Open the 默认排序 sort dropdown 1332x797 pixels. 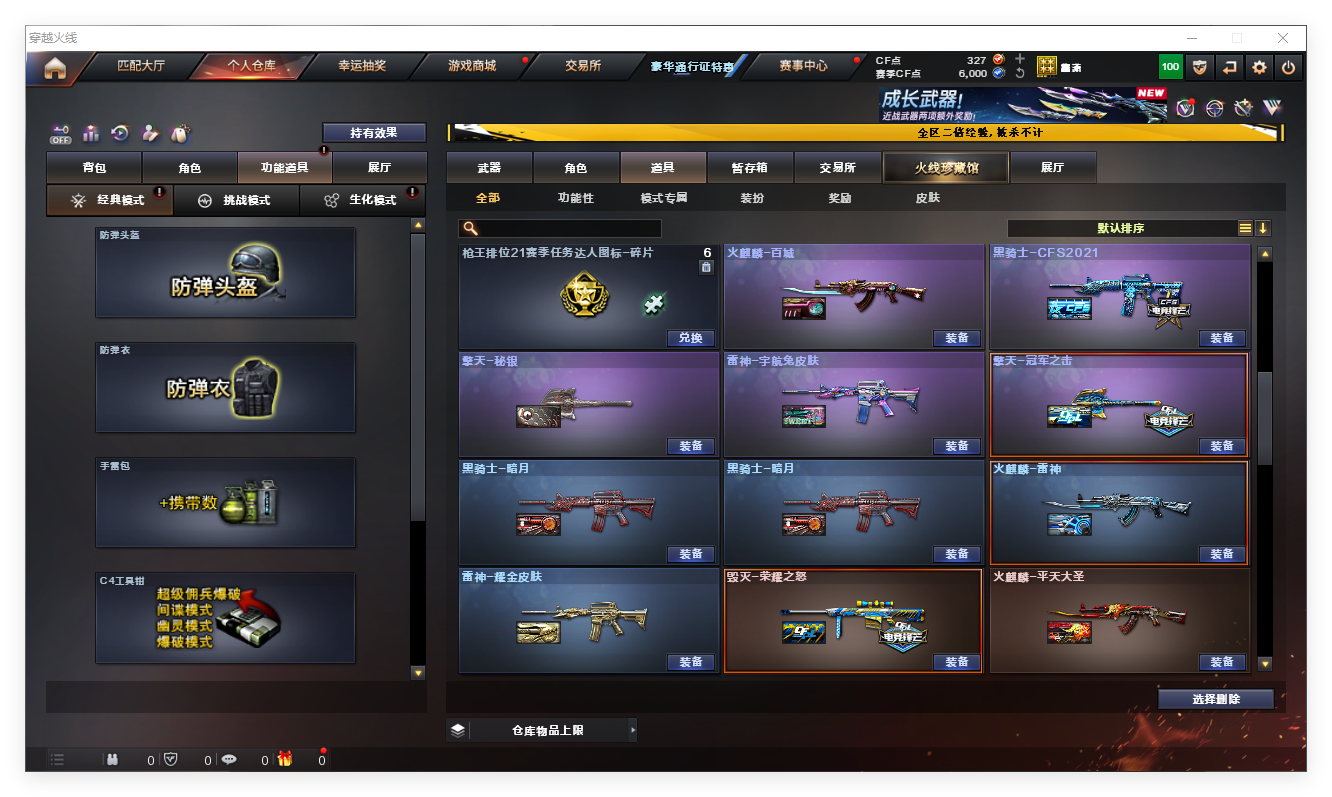(1121, 228)
